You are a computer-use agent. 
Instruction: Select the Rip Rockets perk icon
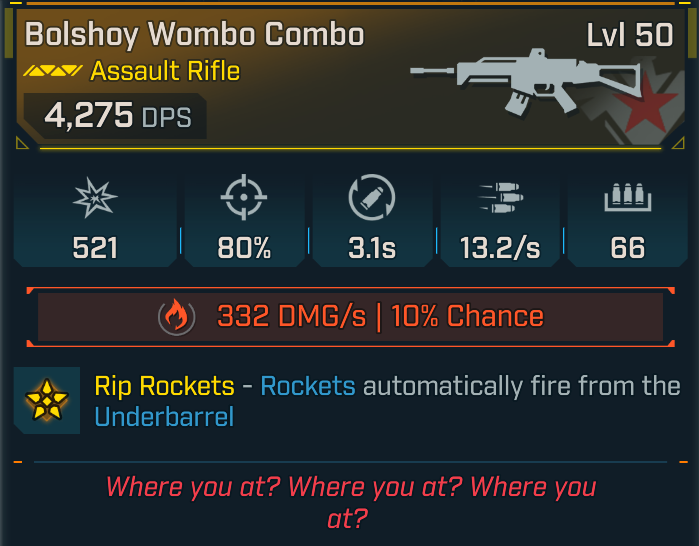click(x=46, y=400)
